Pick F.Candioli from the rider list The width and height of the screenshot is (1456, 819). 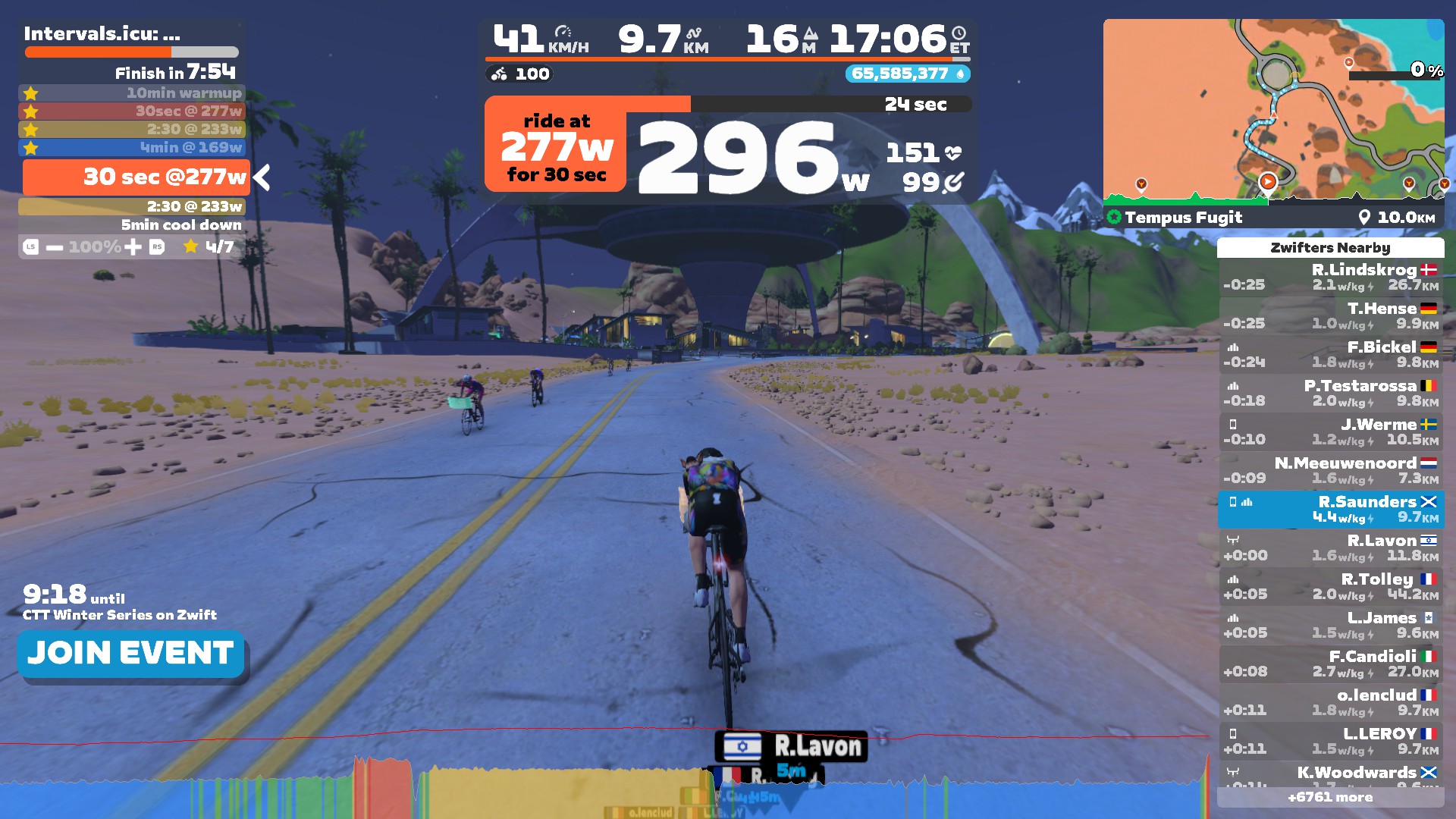pos(1330,664)
